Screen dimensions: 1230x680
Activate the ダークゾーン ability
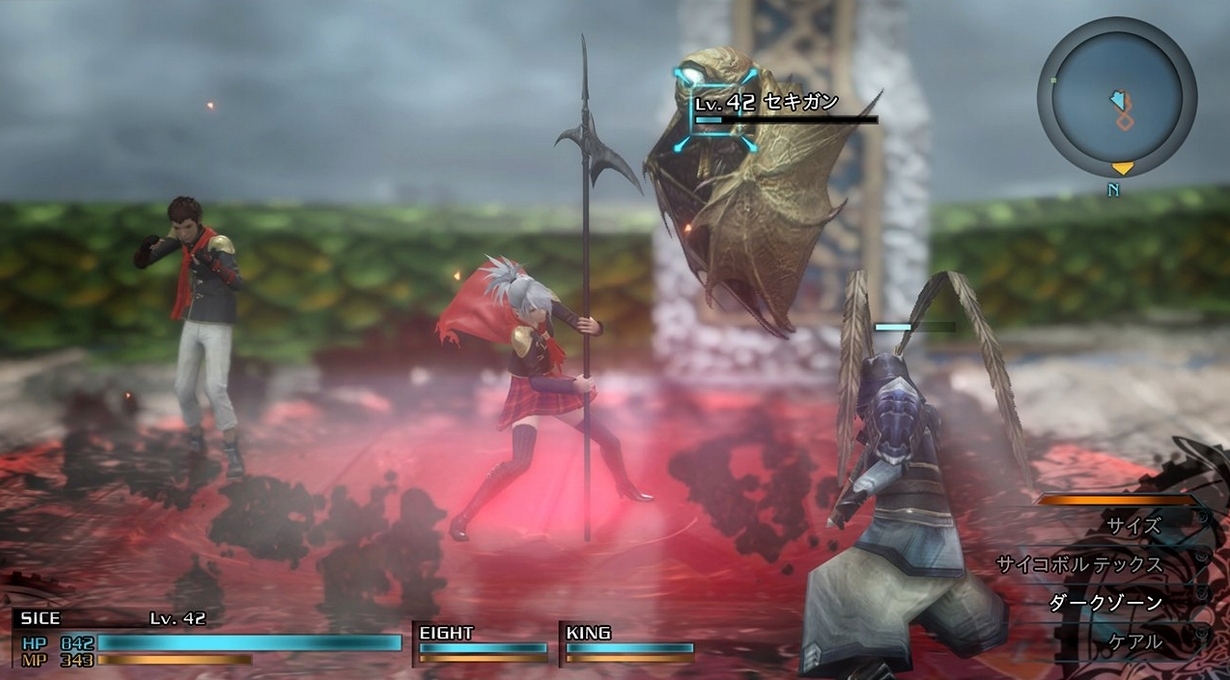coord(1105,603)
